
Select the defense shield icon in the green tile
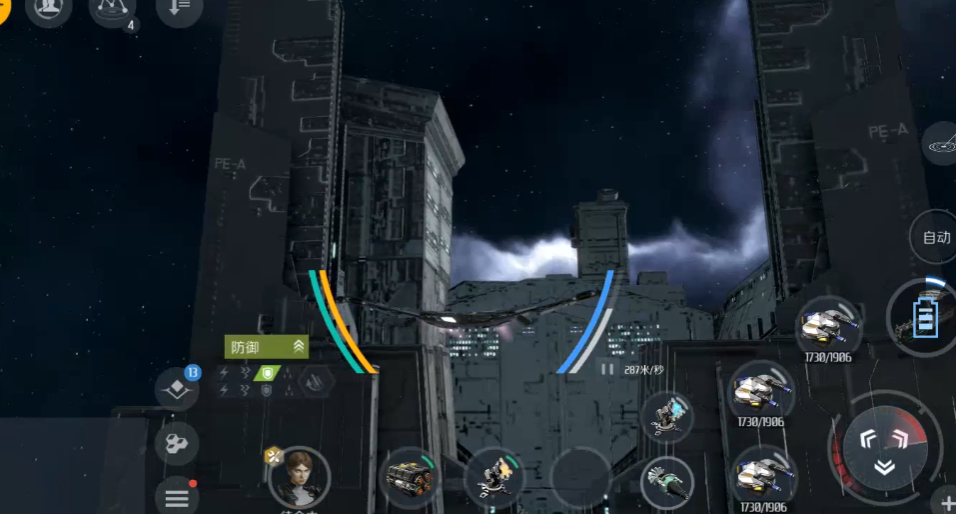pos(267,373)
